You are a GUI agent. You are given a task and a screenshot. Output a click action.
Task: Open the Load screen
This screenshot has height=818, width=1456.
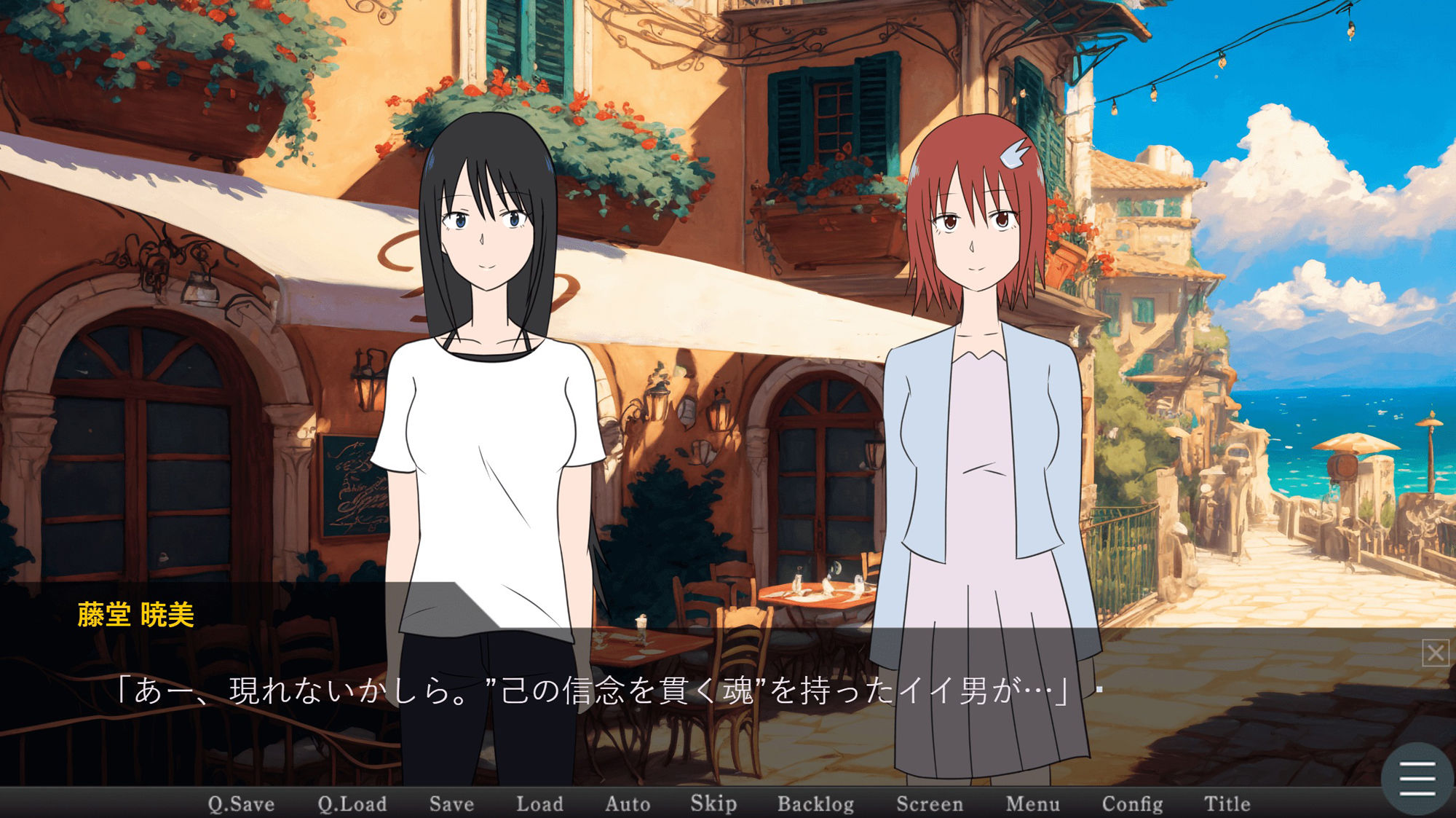(540, 804)
